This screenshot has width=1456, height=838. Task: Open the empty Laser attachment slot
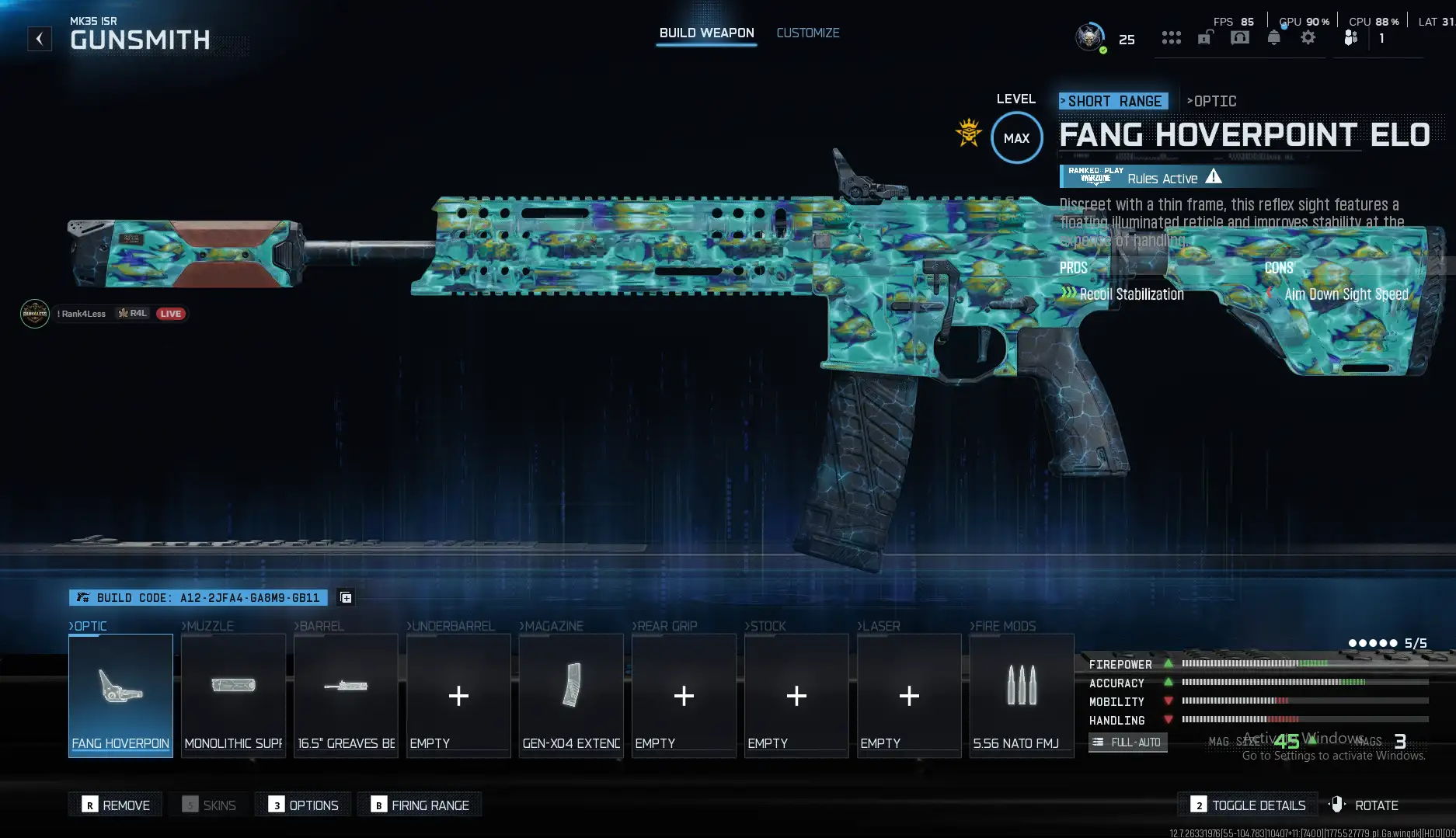coord(909,695)
